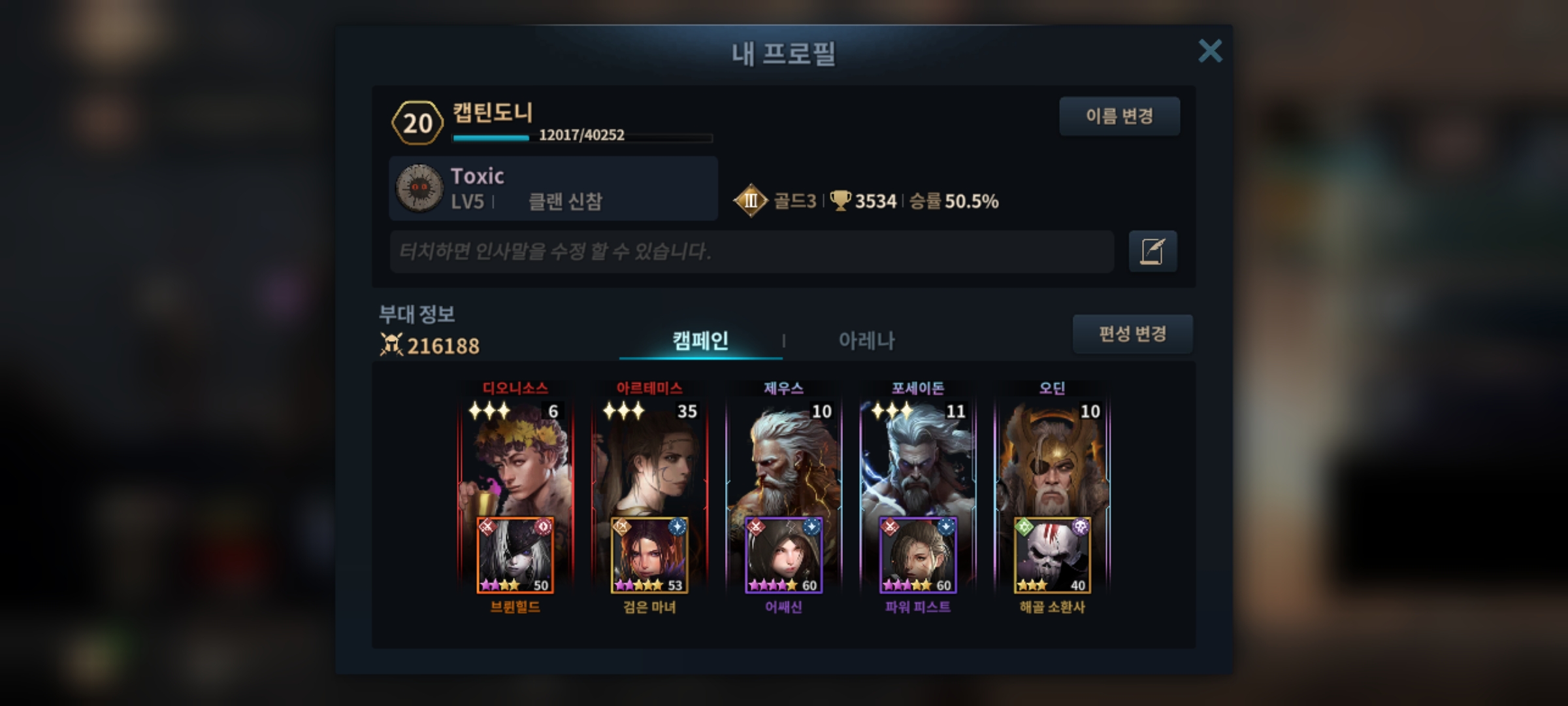This screenshot has width=1568, height=706.
Task: Click the 이름 변경 name change button
Action: 1119,116
